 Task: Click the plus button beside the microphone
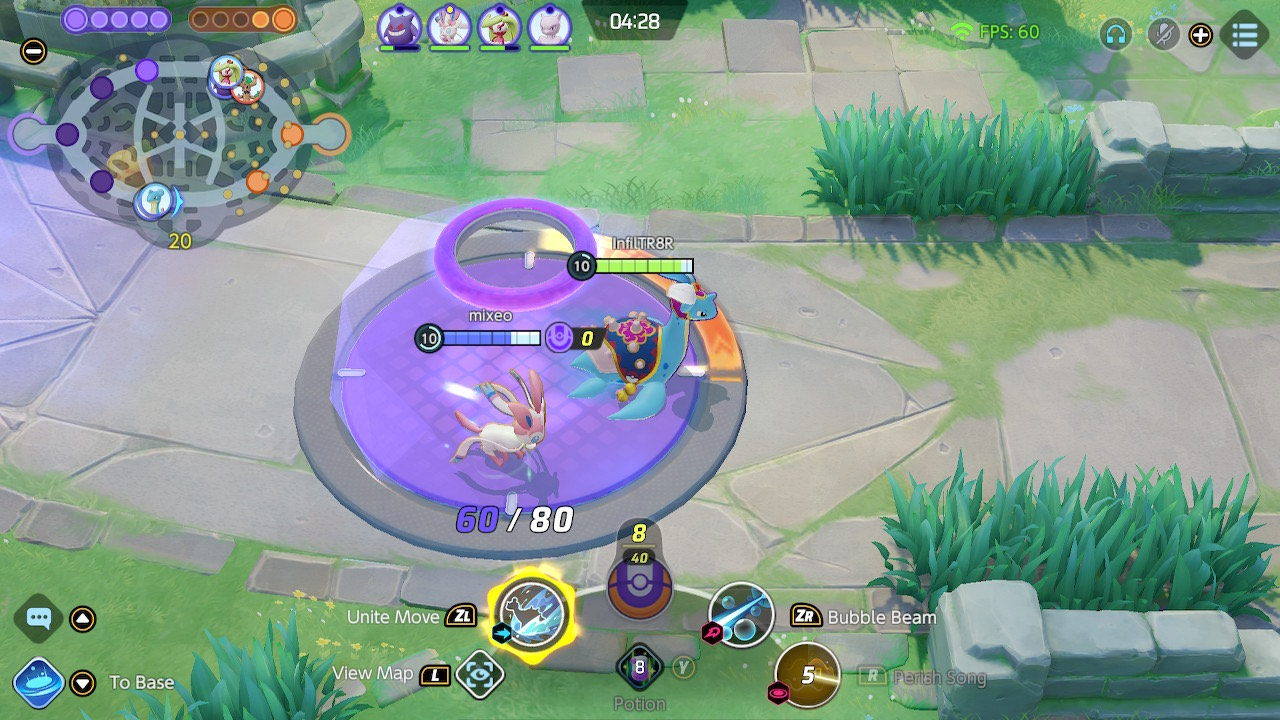pyautogui.click(x=1200, y=35)
